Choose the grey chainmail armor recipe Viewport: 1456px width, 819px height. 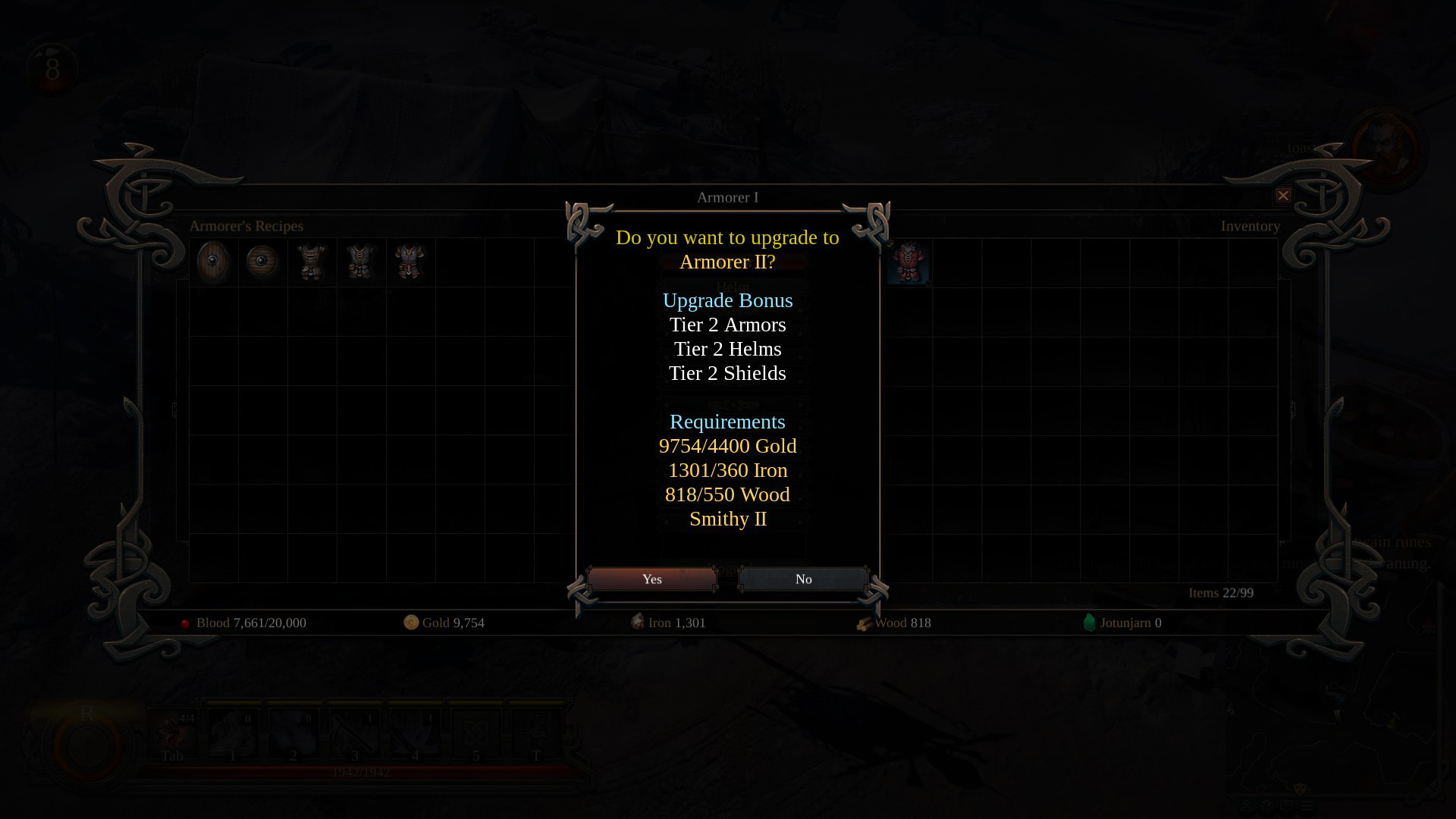410,262
